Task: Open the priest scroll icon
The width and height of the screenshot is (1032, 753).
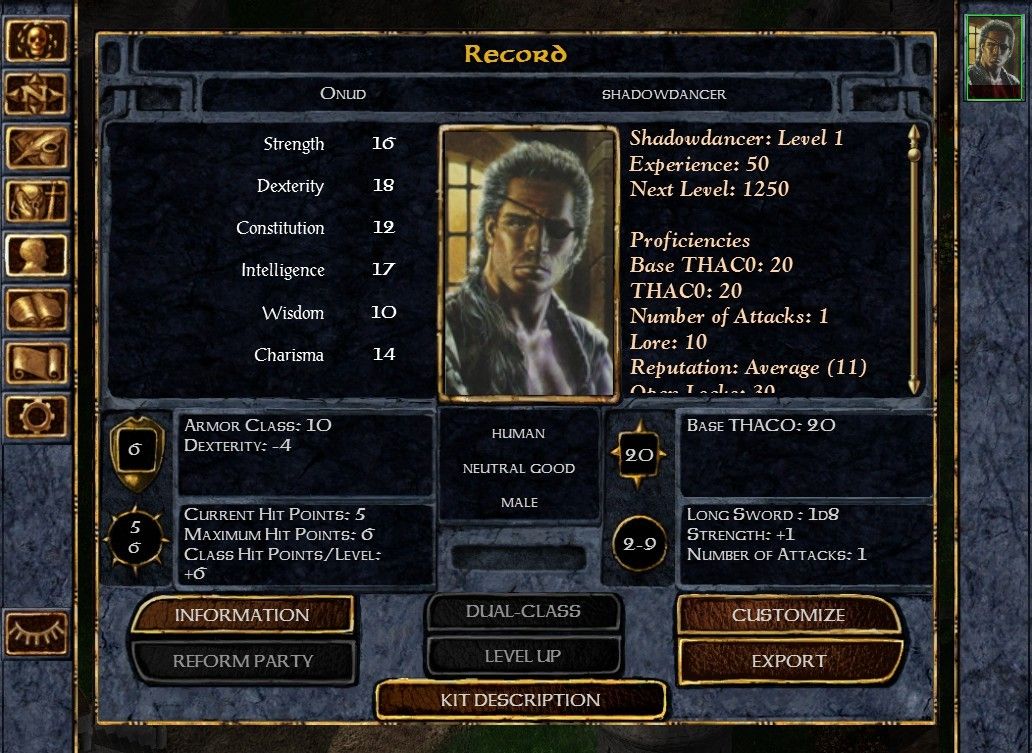Action: click(x=37, y=361)
